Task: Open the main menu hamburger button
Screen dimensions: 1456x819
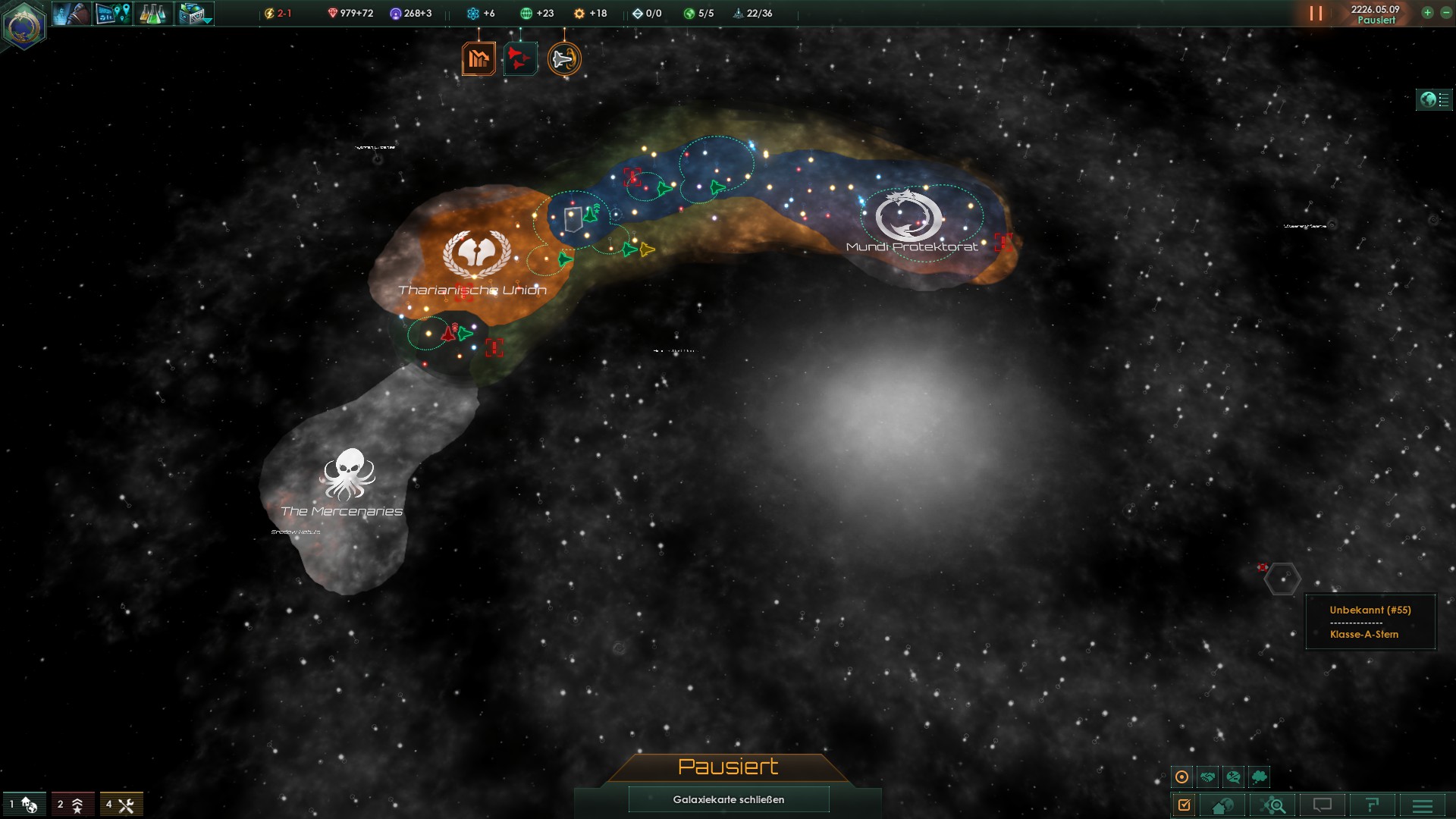Action: (x=1423, y=805)
